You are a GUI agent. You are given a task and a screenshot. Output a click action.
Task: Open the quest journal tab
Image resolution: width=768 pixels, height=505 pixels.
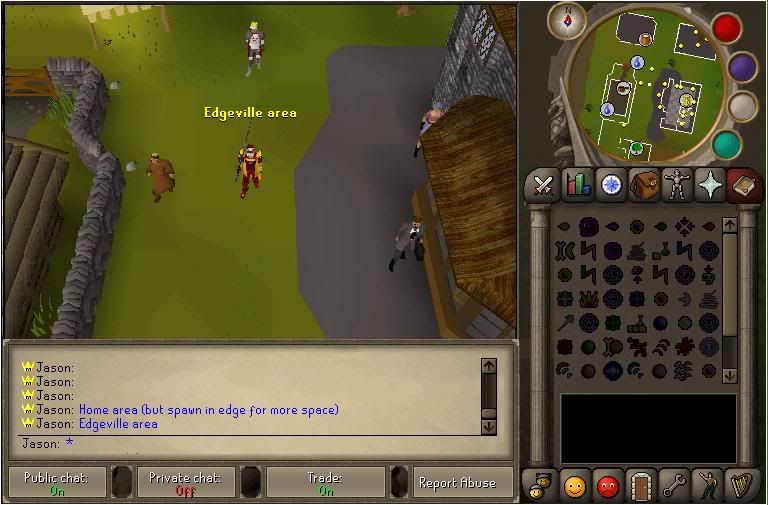pos(610,184)
